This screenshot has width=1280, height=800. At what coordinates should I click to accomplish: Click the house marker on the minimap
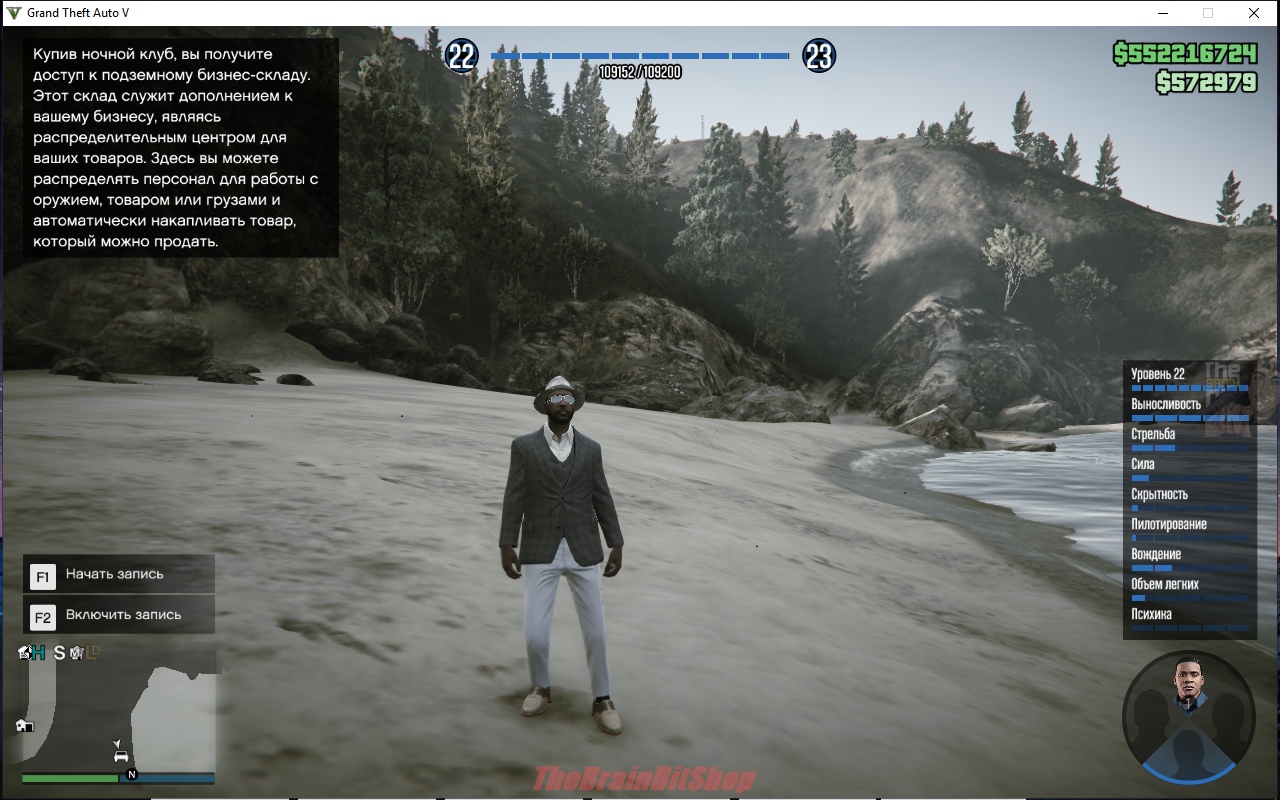(24, 725)
